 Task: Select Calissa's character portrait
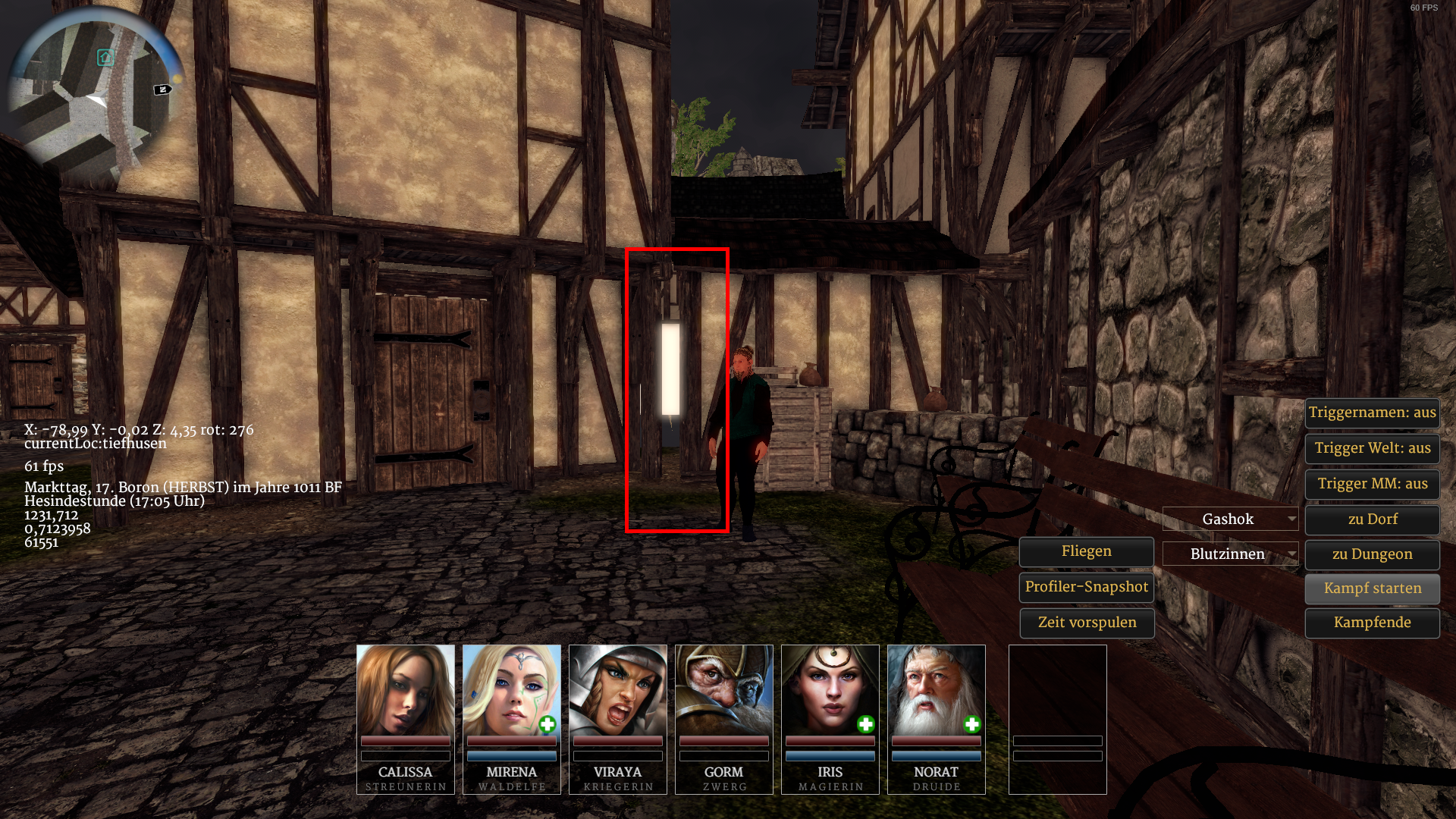pos(406,690)
